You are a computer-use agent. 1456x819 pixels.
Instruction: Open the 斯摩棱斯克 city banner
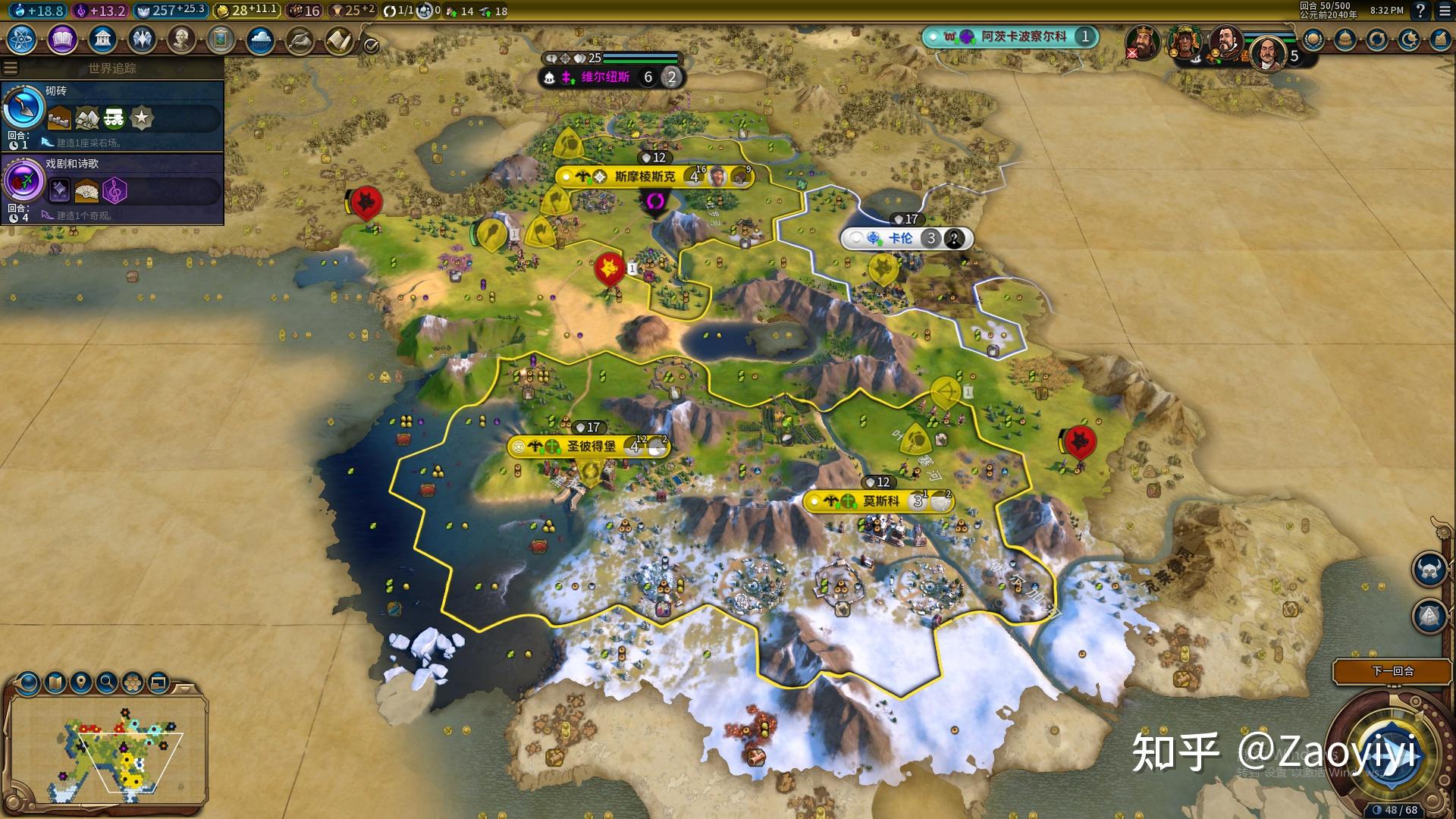point(644,177)
